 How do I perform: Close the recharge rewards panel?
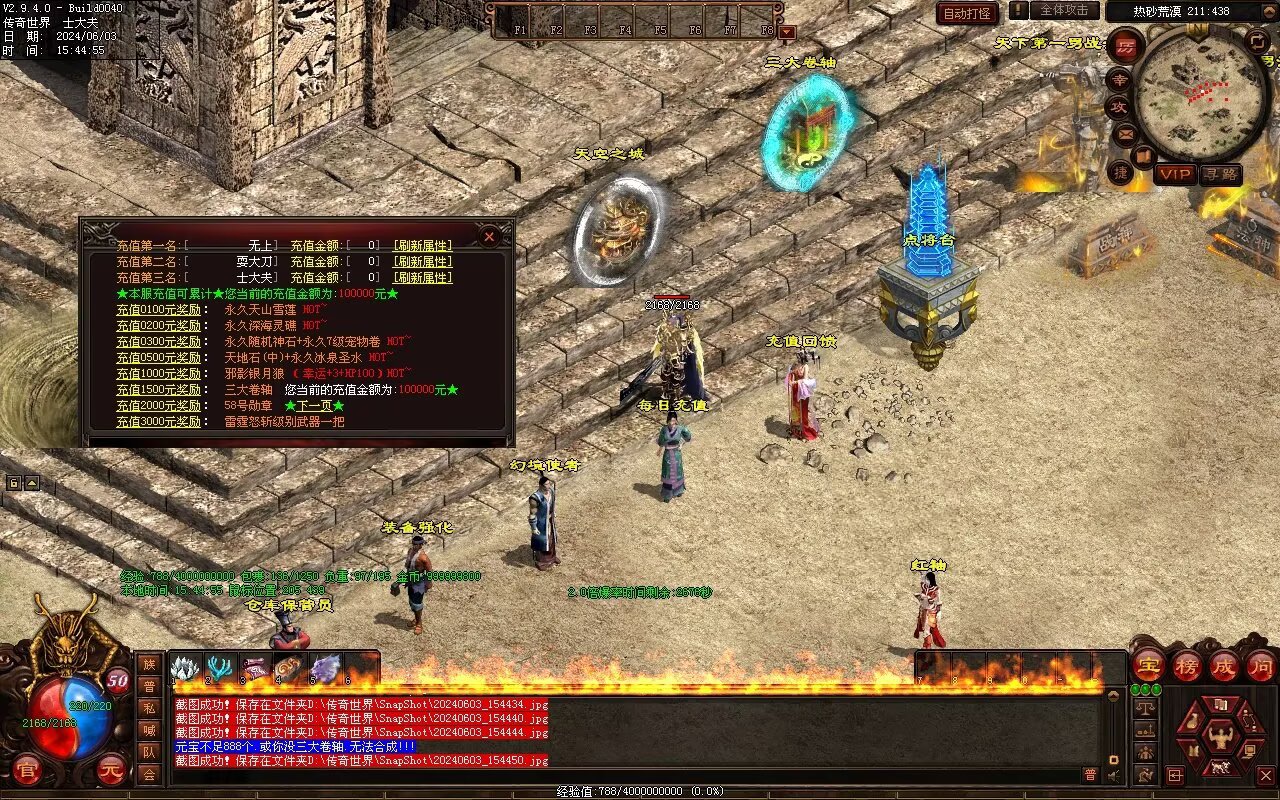point(489,236)
